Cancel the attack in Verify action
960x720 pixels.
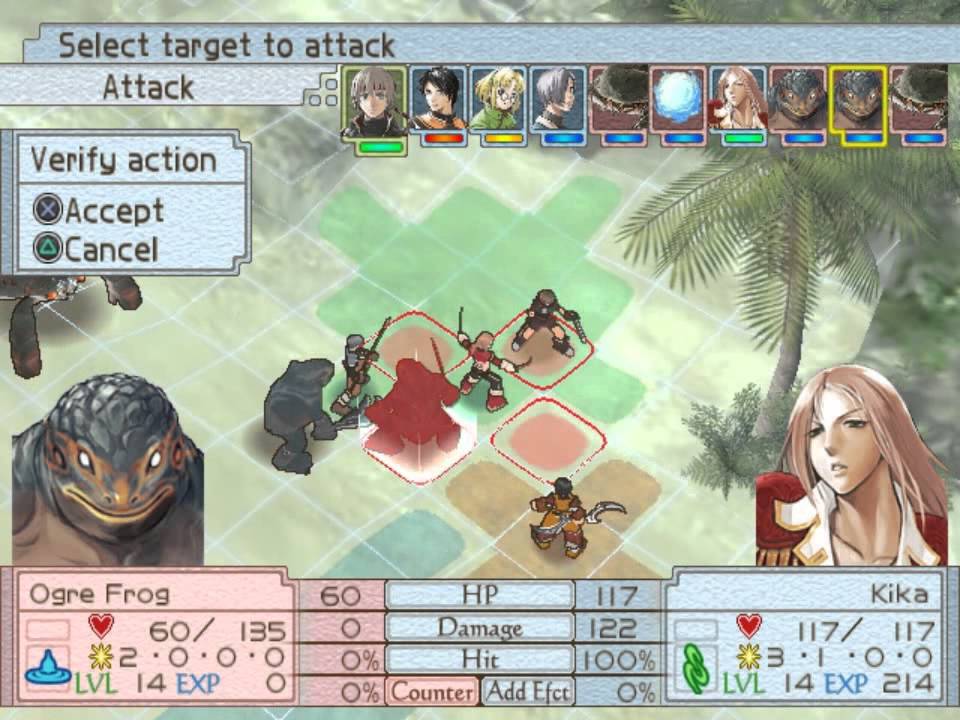click(x=97, y=249)
